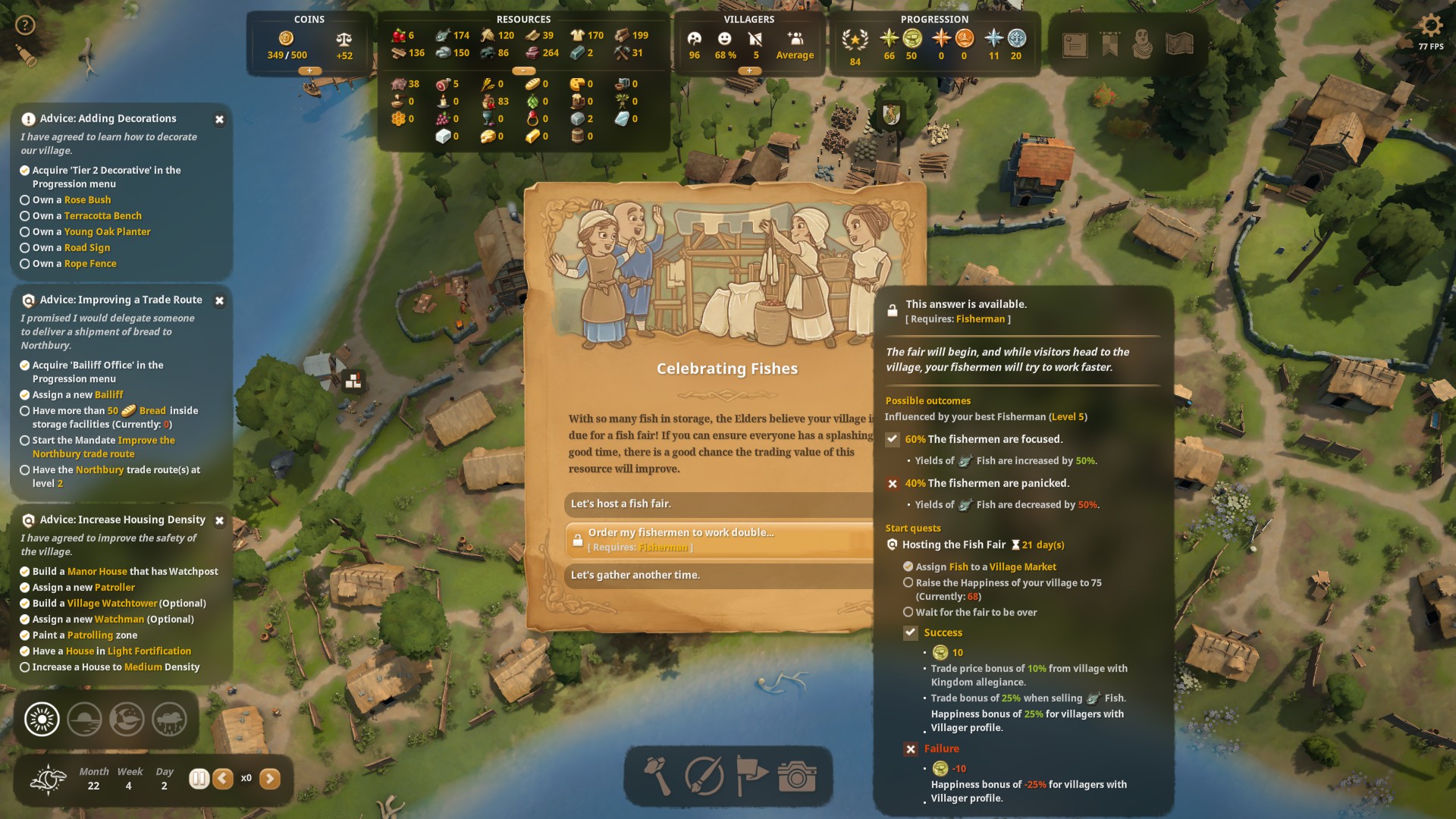Decline with 'Let's gather another time.'

click(719, 576)
